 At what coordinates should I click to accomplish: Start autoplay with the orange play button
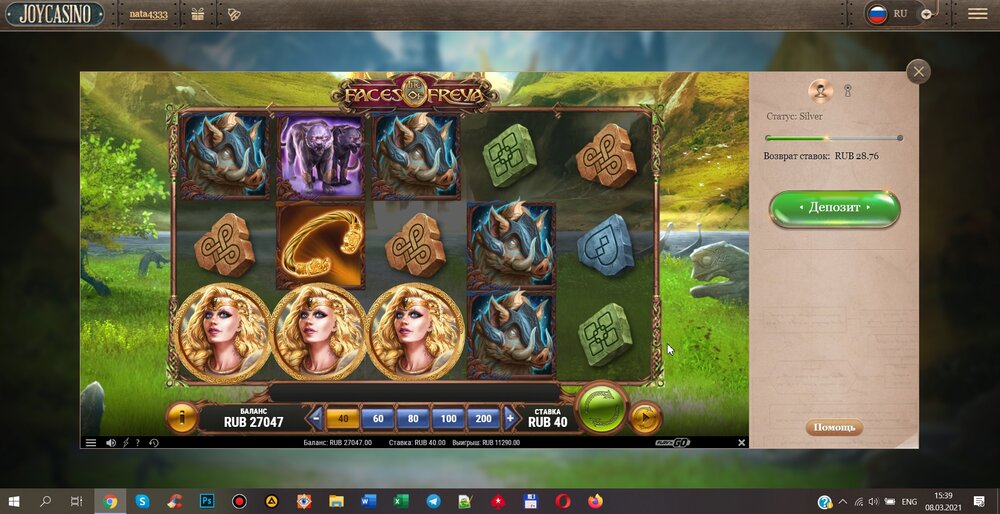click(x=646, y=417)
